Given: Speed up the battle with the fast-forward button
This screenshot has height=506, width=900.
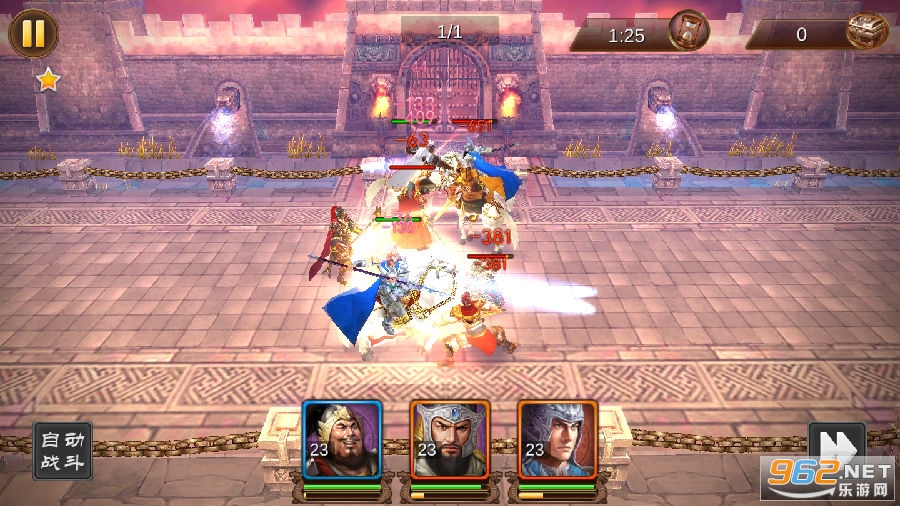Looking at the screenshot, I should tap(835, 447).
